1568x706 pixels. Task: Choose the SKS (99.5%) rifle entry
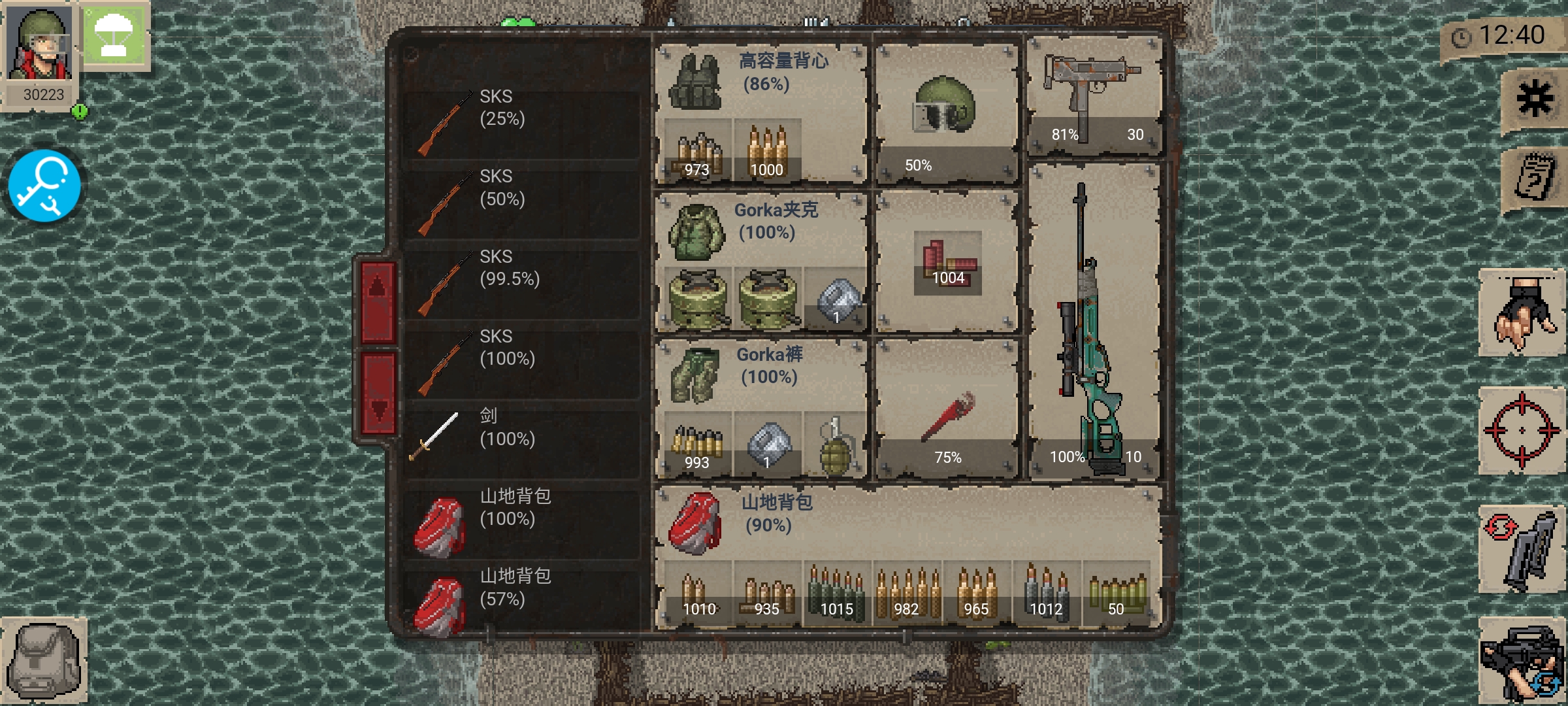coord(521,283)
